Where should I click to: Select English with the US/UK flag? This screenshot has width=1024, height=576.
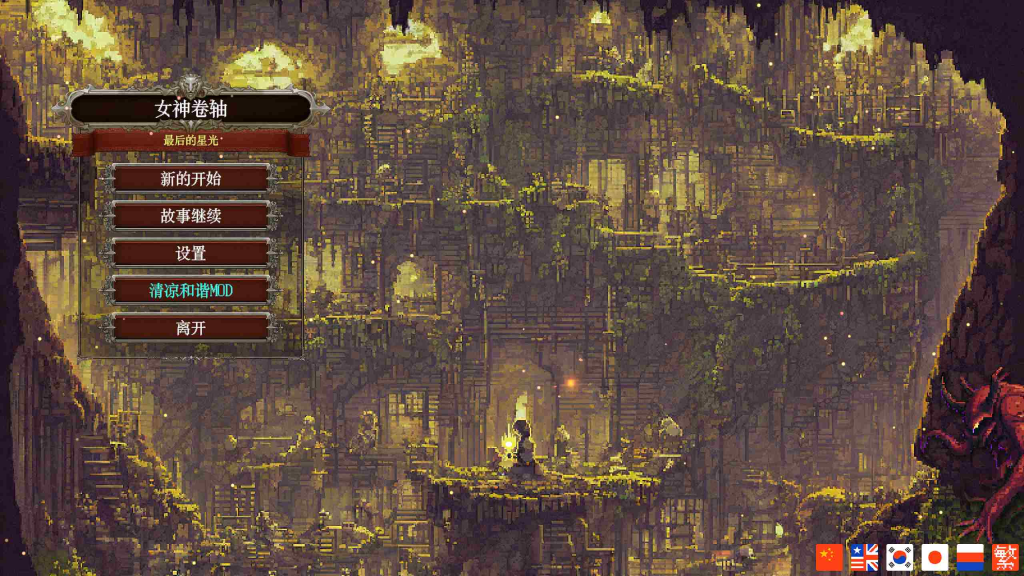tap(864, 557)
